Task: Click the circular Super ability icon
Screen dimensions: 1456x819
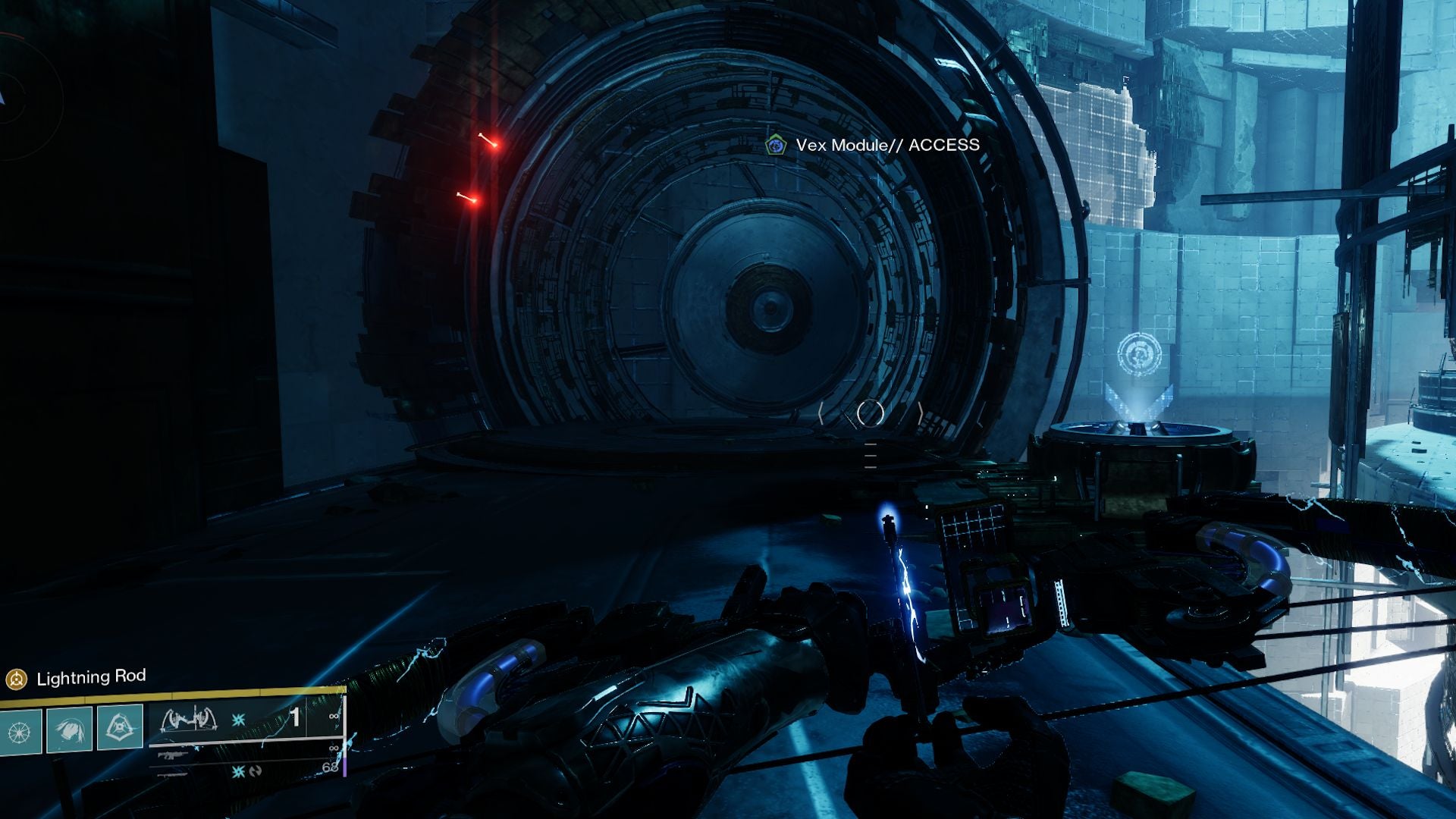Action: (x=19, y=729)
